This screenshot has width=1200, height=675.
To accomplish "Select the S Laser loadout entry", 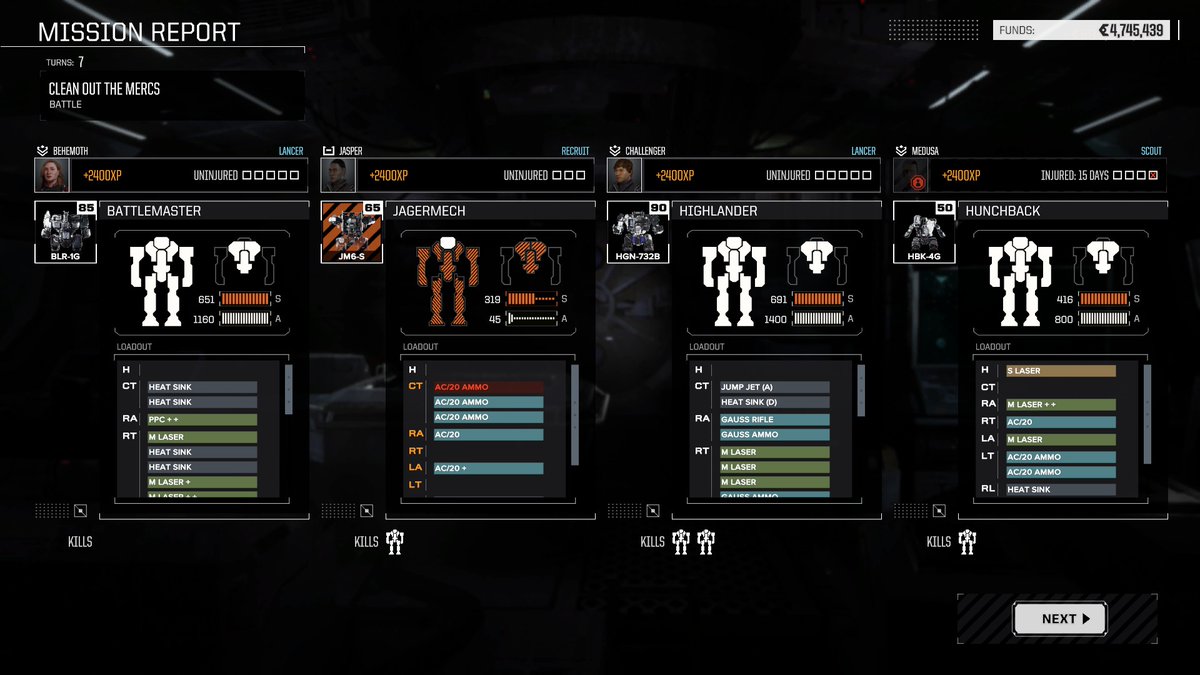I will click(x=1061, y=371).
